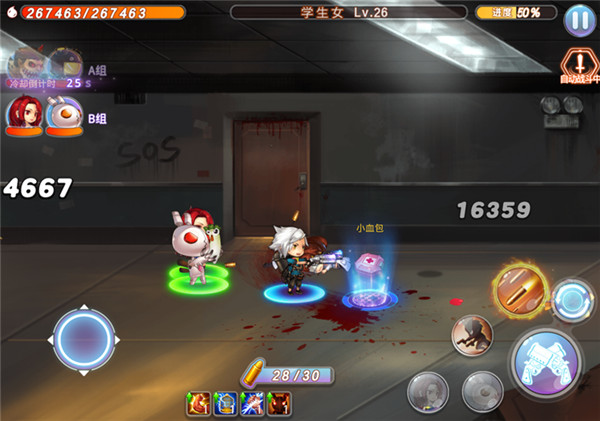
Task: Tap the red muscle arm buff icon
Action: [x=198, y=403]
